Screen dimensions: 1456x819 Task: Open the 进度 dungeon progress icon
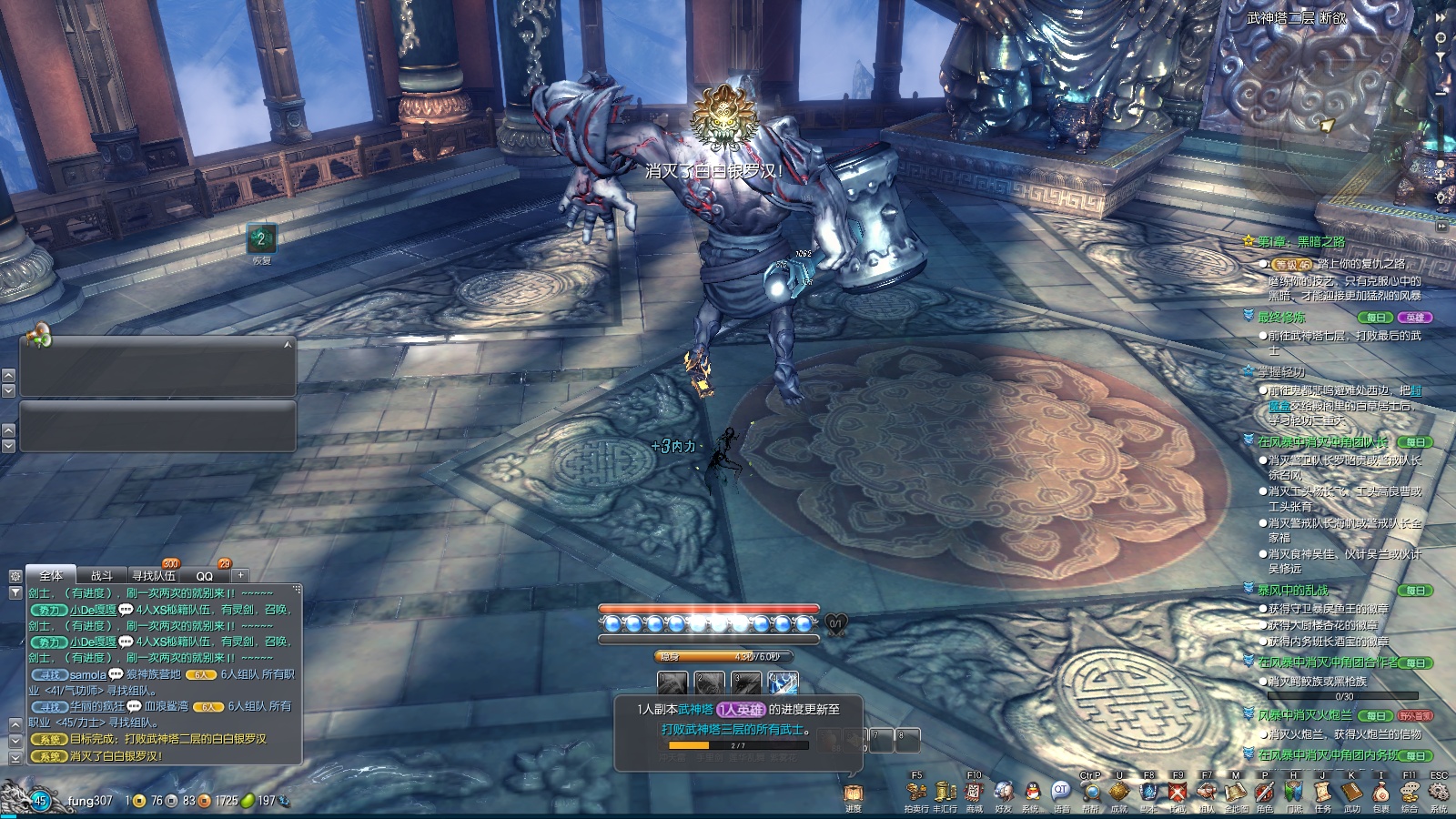coord(853,794)
